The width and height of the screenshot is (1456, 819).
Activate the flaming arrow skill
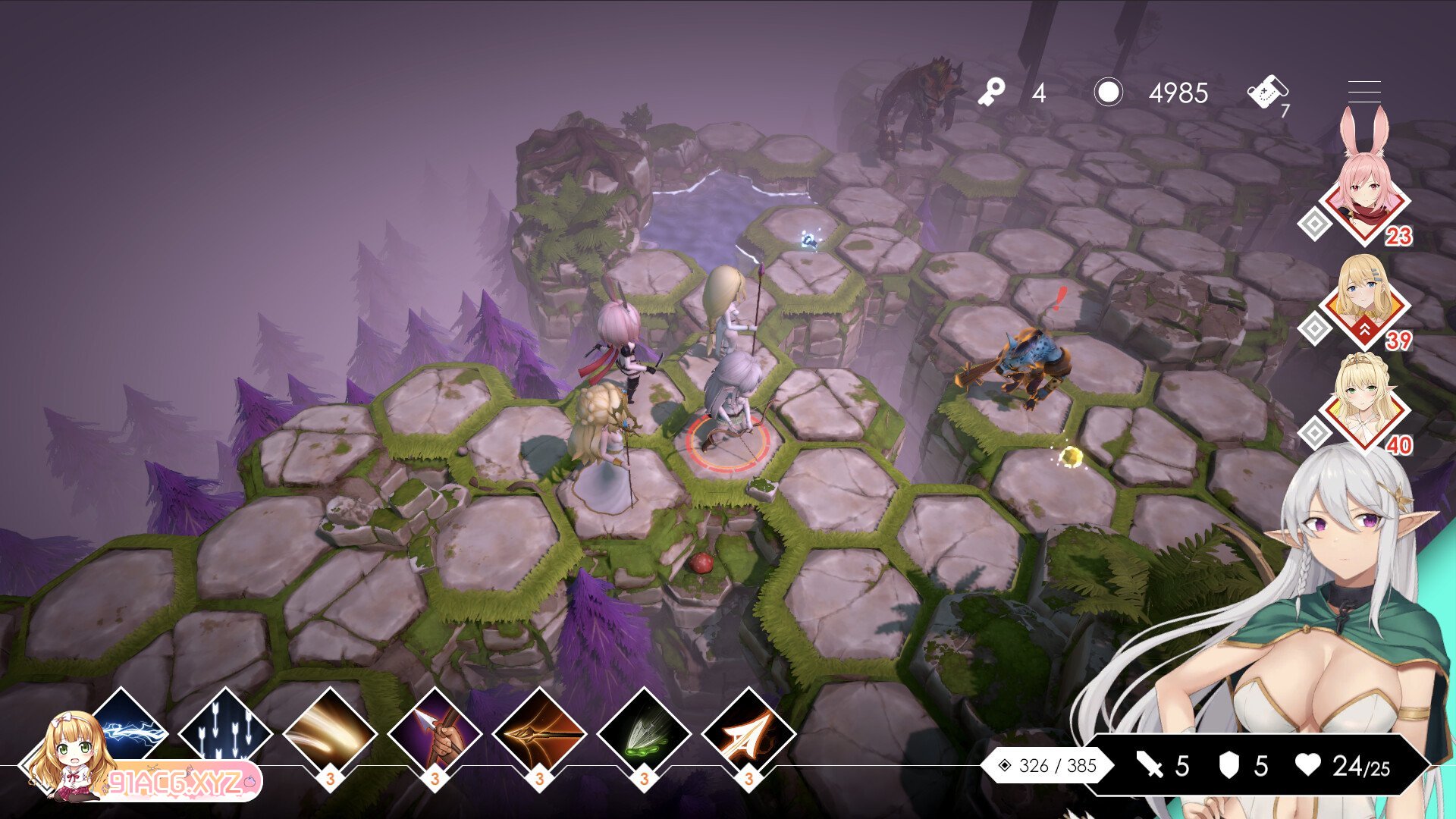(748, 733)
